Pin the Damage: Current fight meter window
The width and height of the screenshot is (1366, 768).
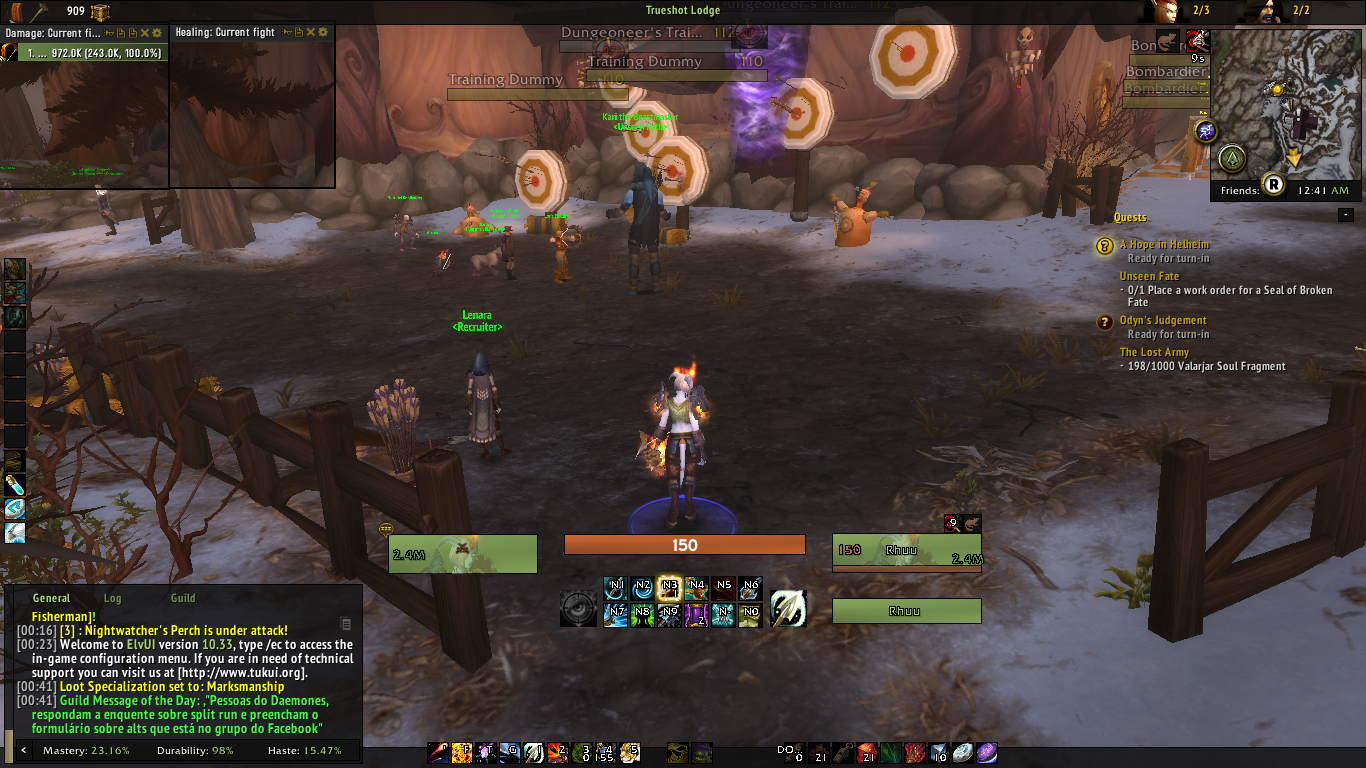(x=109, y=32)
